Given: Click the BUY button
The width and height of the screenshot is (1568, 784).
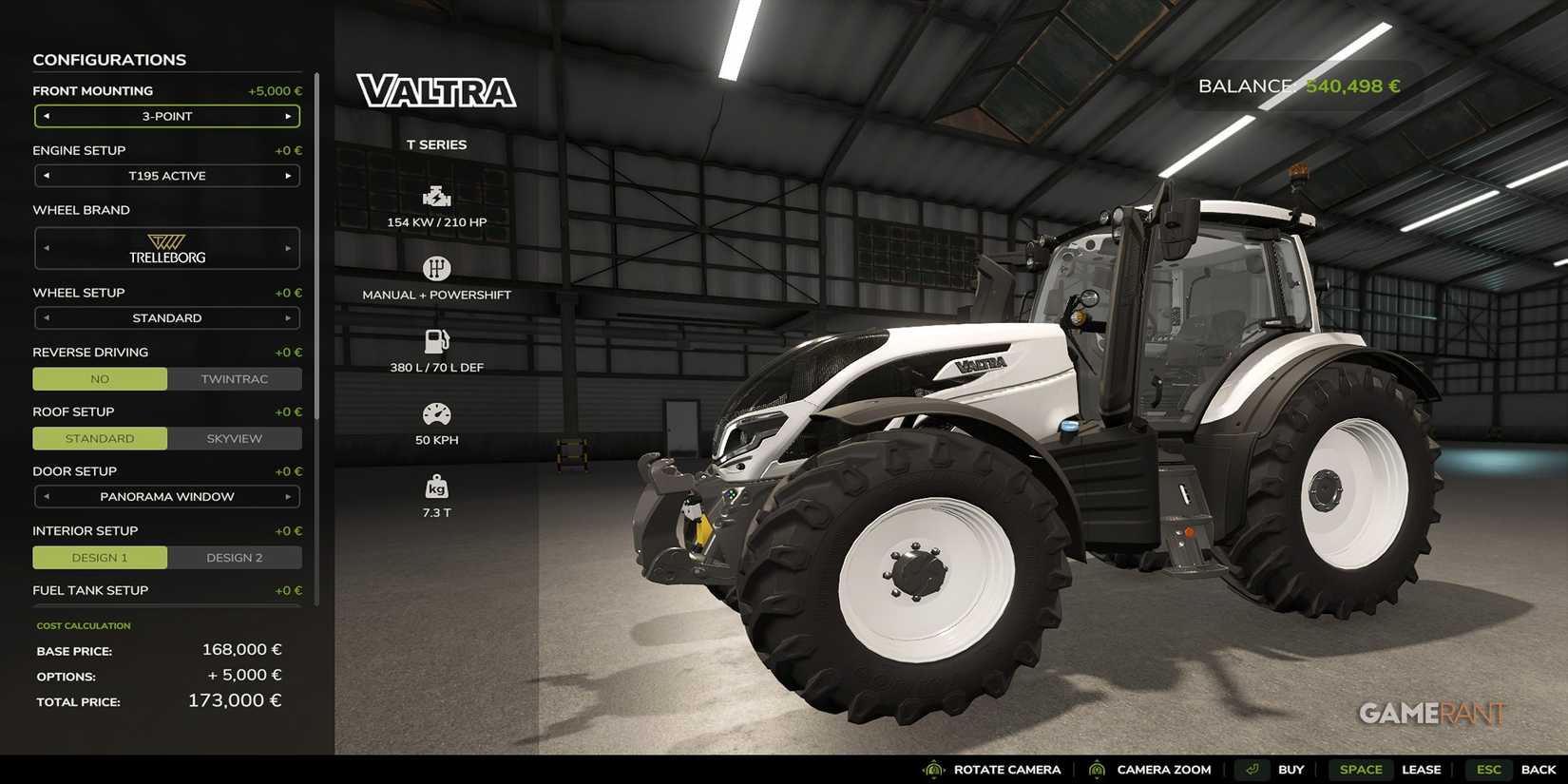Looking at the screenshot, I should [x=1291, y=770].
